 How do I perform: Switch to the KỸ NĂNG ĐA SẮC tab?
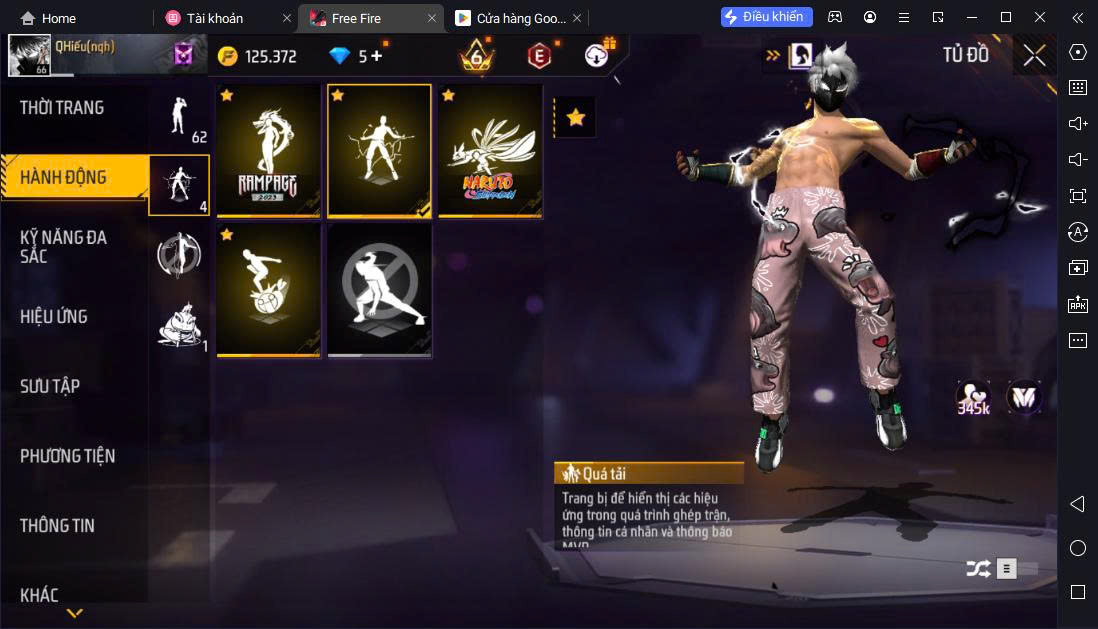pos(64,246)
